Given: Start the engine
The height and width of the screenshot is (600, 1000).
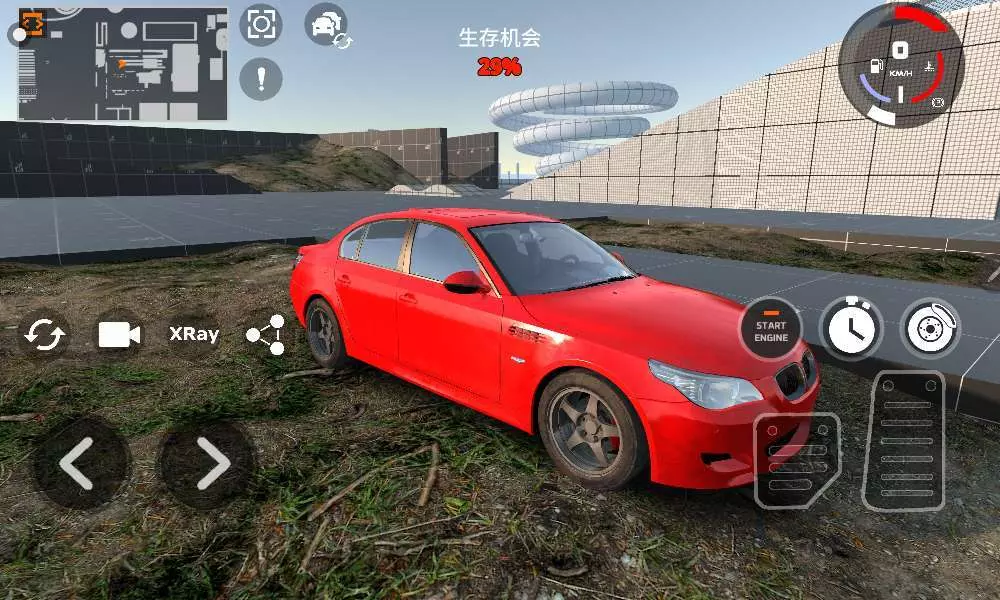Looking at the screenshot, I should (x=771, y=329).
